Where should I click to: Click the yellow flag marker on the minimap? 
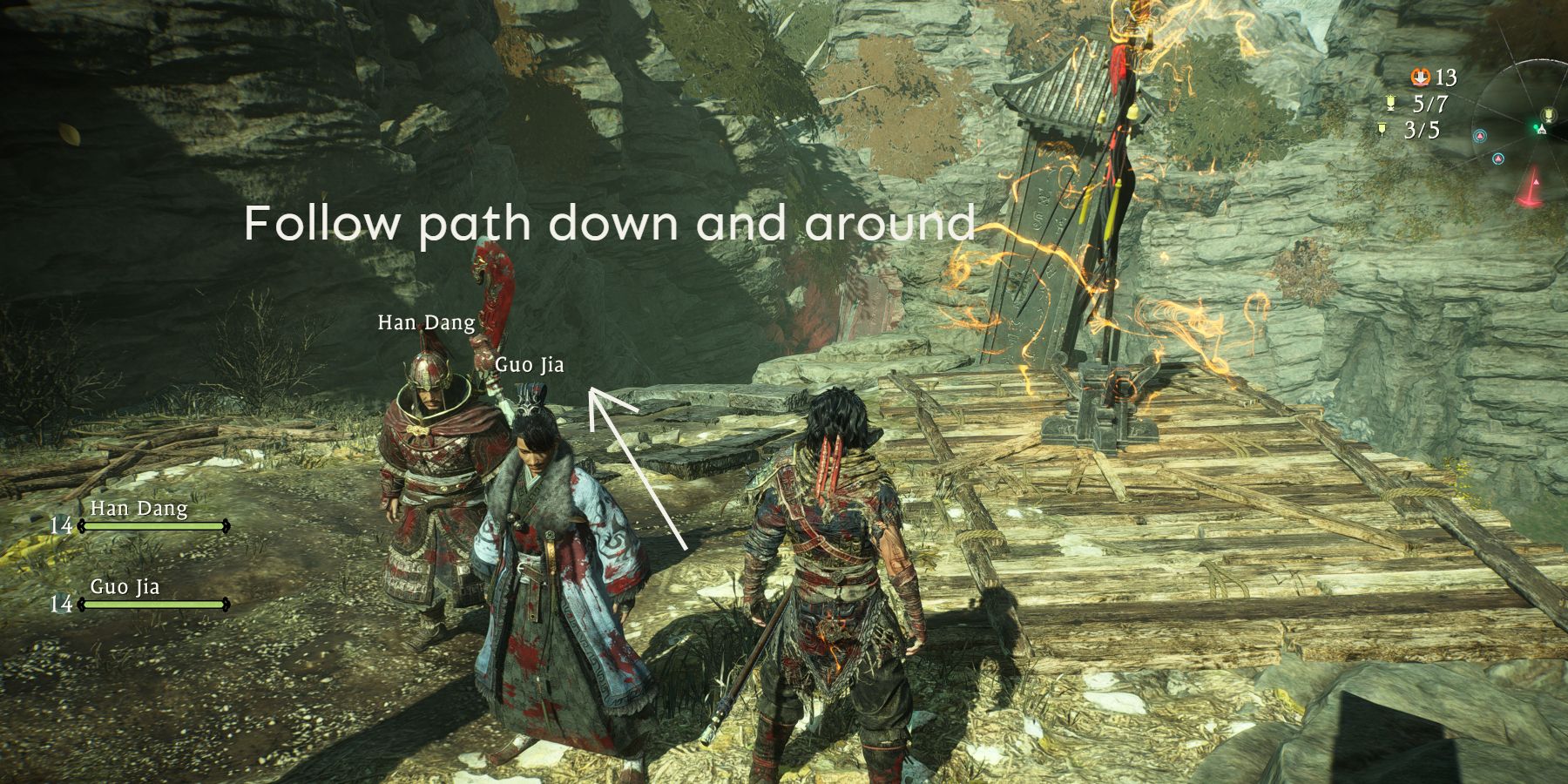click(x=1549, y=114)
